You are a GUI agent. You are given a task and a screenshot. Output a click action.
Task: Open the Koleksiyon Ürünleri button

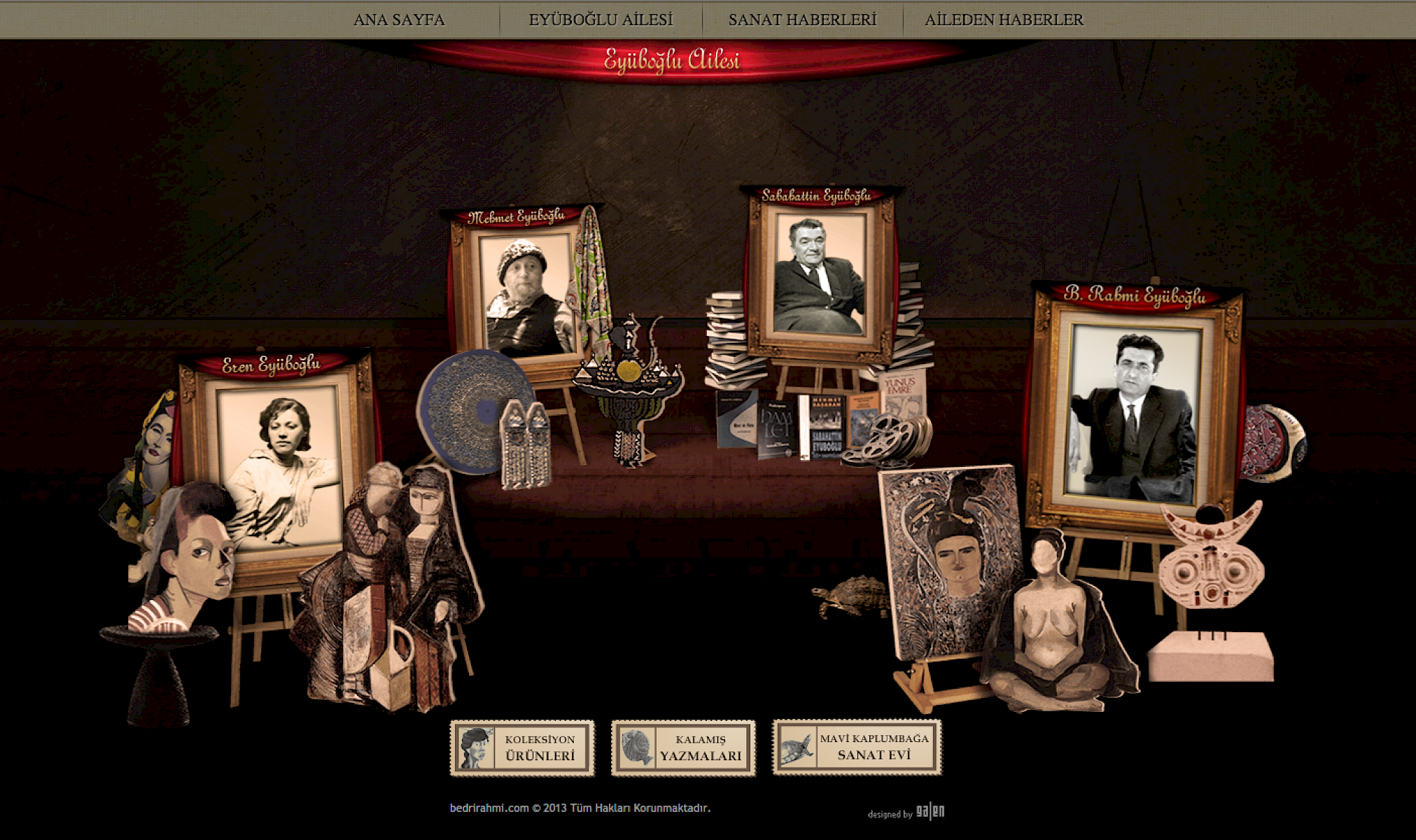[522, 748]
